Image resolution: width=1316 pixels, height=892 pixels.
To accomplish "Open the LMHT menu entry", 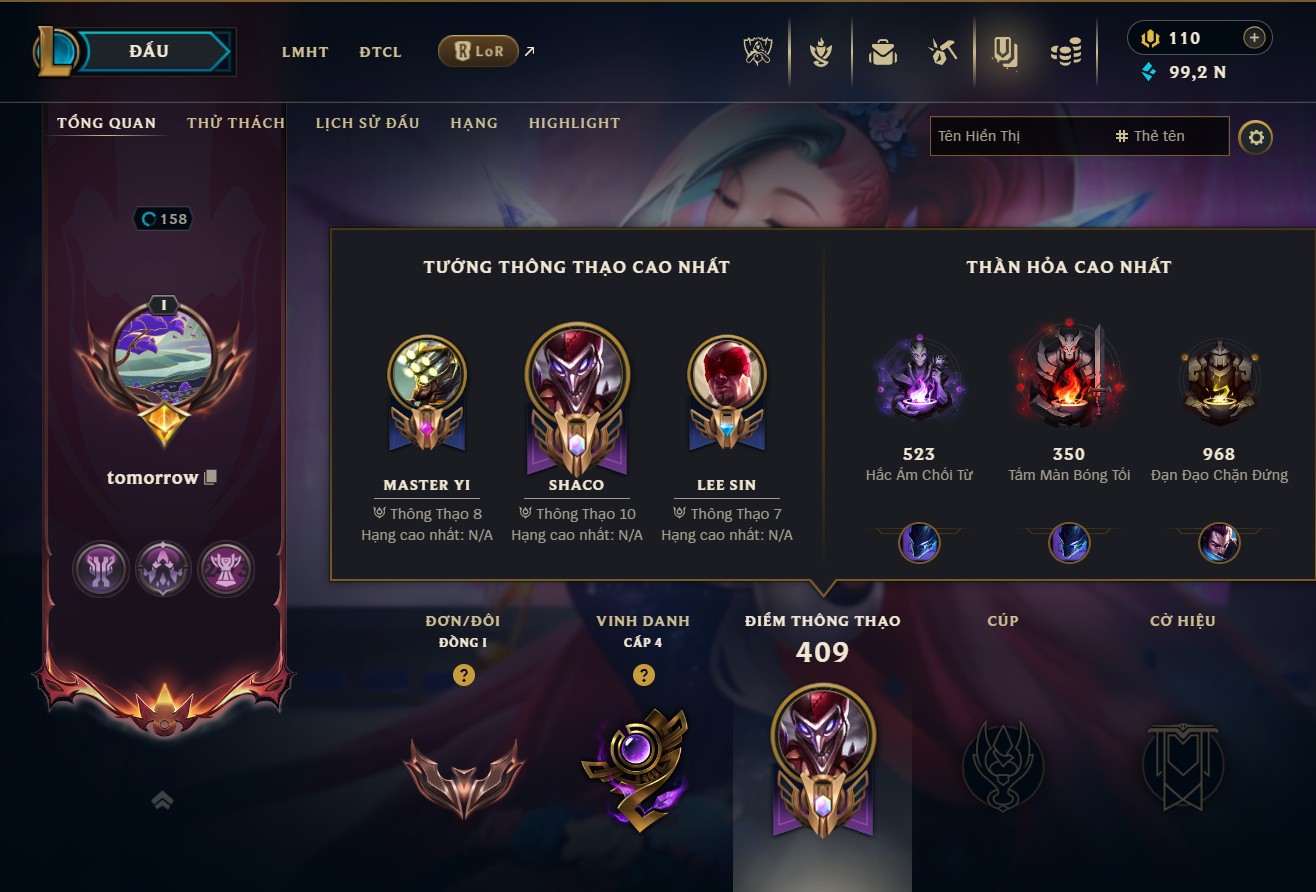I will click(x=305, y=52).
